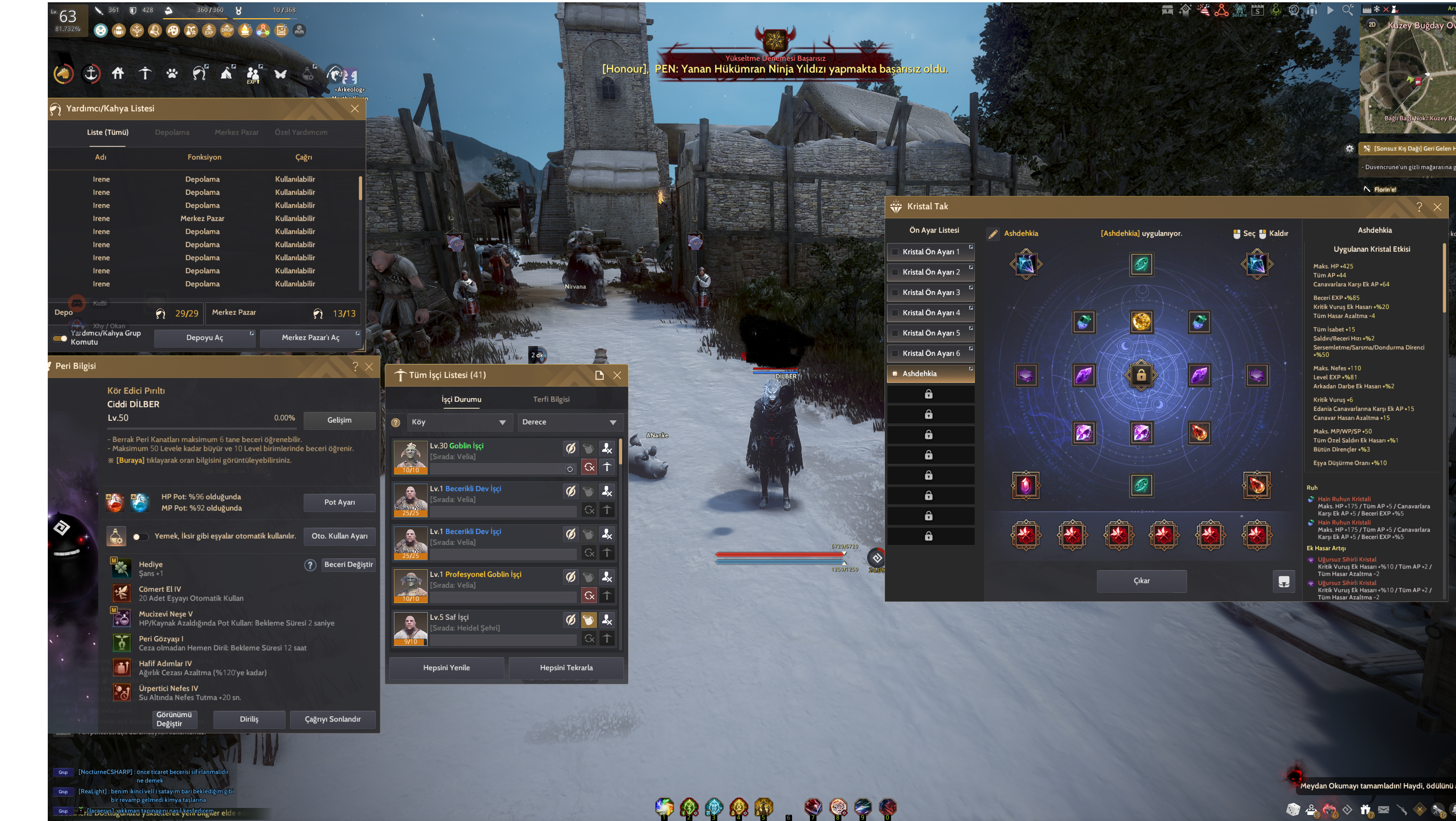Viewport: 1456px width, 821px height.
Task: Open the Merkez Pazar tab
Action: pyautogui.click(x=236, y=132)
